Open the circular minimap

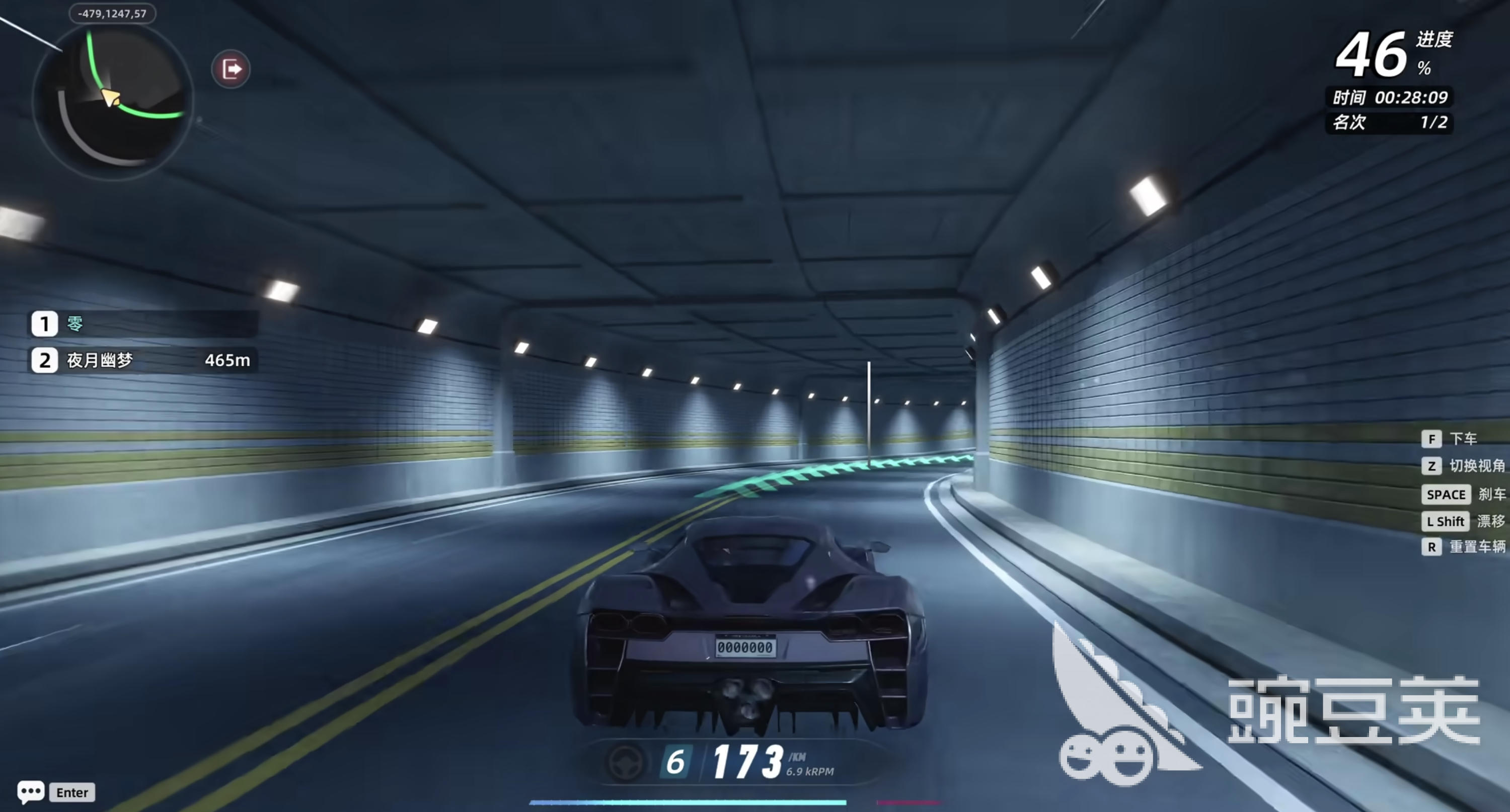pyautogui.click(x=113, y=101)
